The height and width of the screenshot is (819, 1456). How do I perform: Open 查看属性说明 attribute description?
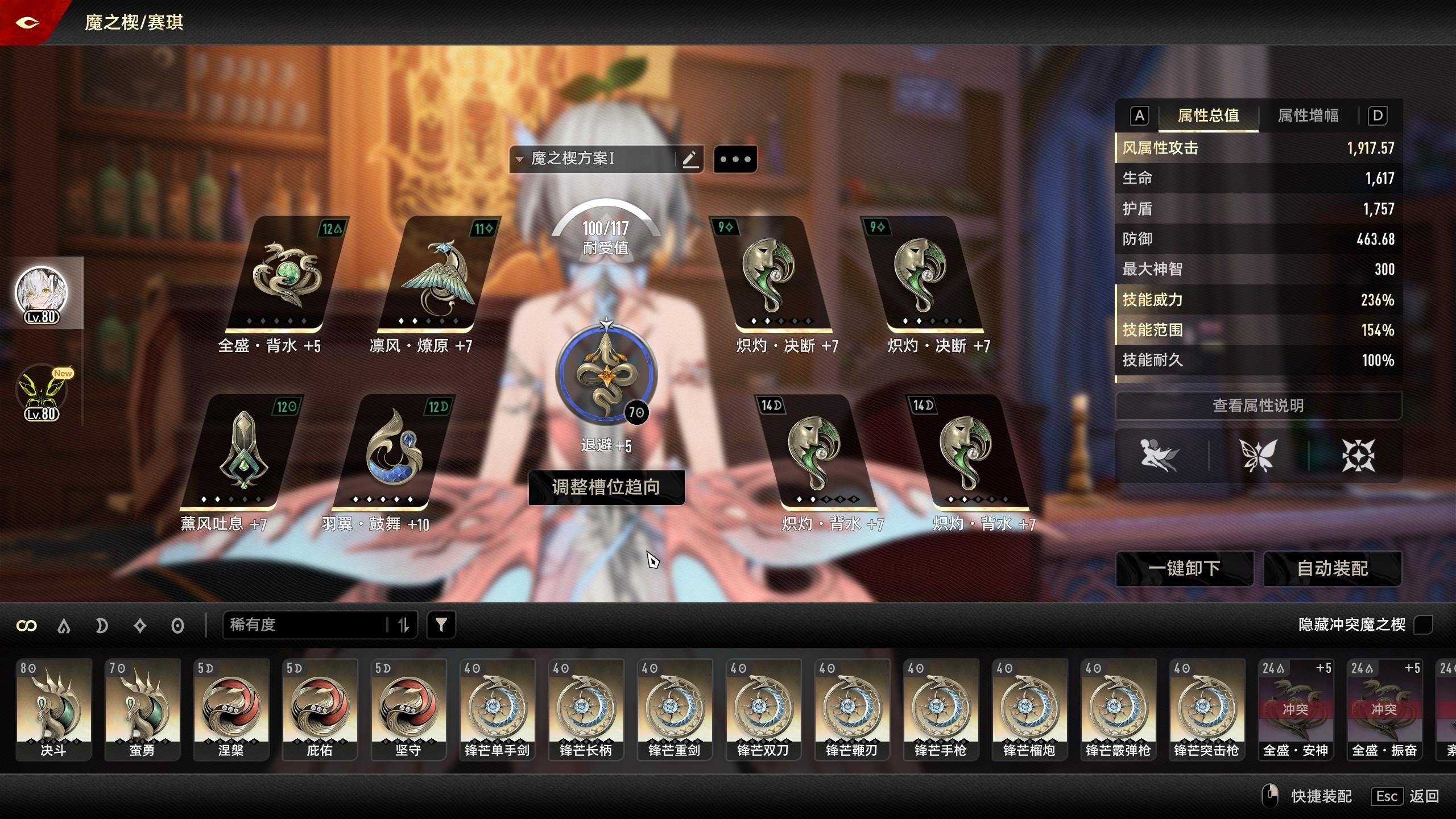[x=1258, y=406]
